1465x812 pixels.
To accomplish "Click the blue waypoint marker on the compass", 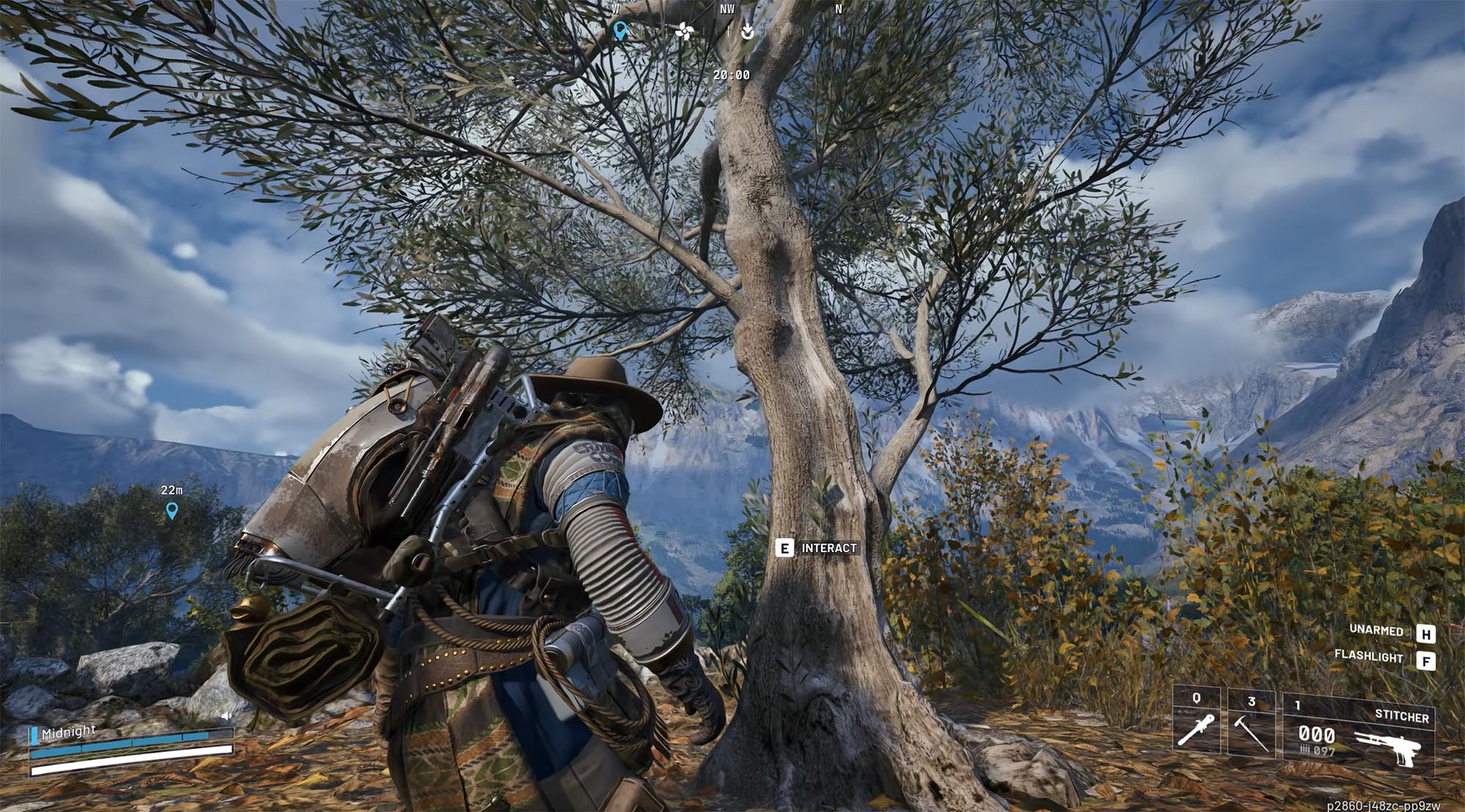I will (x=620, y=31).
